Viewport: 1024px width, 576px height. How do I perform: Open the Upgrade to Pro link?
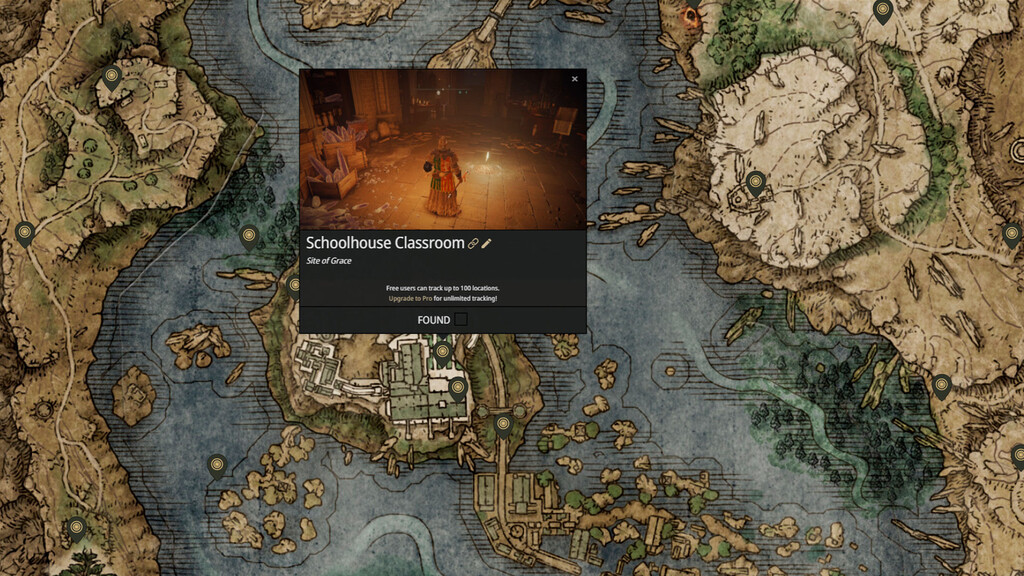click(410, 298)
